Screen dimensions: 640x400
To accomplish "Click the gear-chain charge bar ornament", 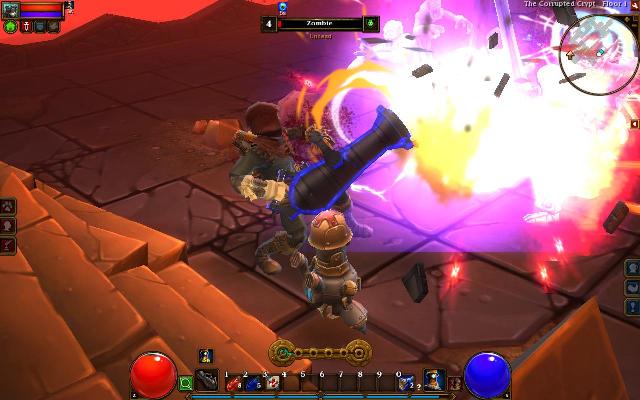I will click(320, 351).
